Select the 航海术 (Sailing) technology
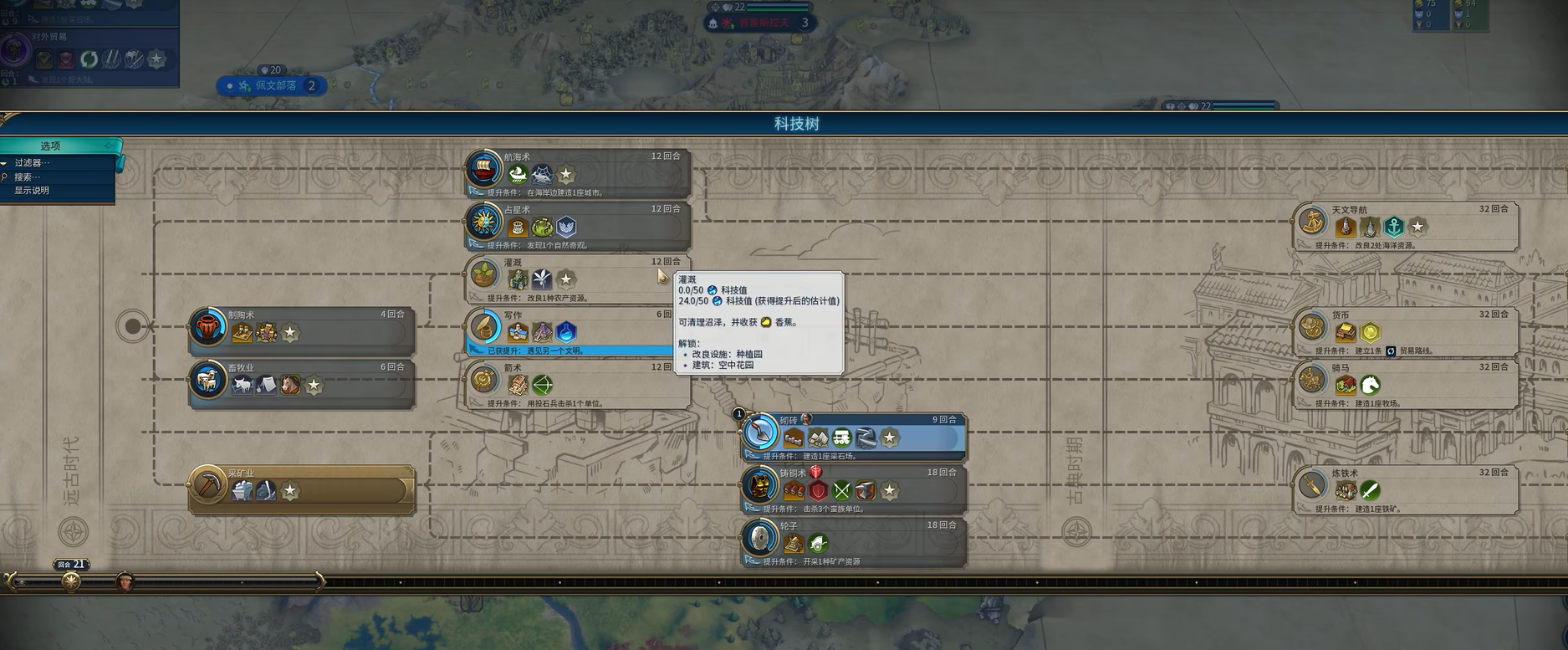Viewport: 1568px width, 650px height. pyautogui.click(x=577, y=173)
